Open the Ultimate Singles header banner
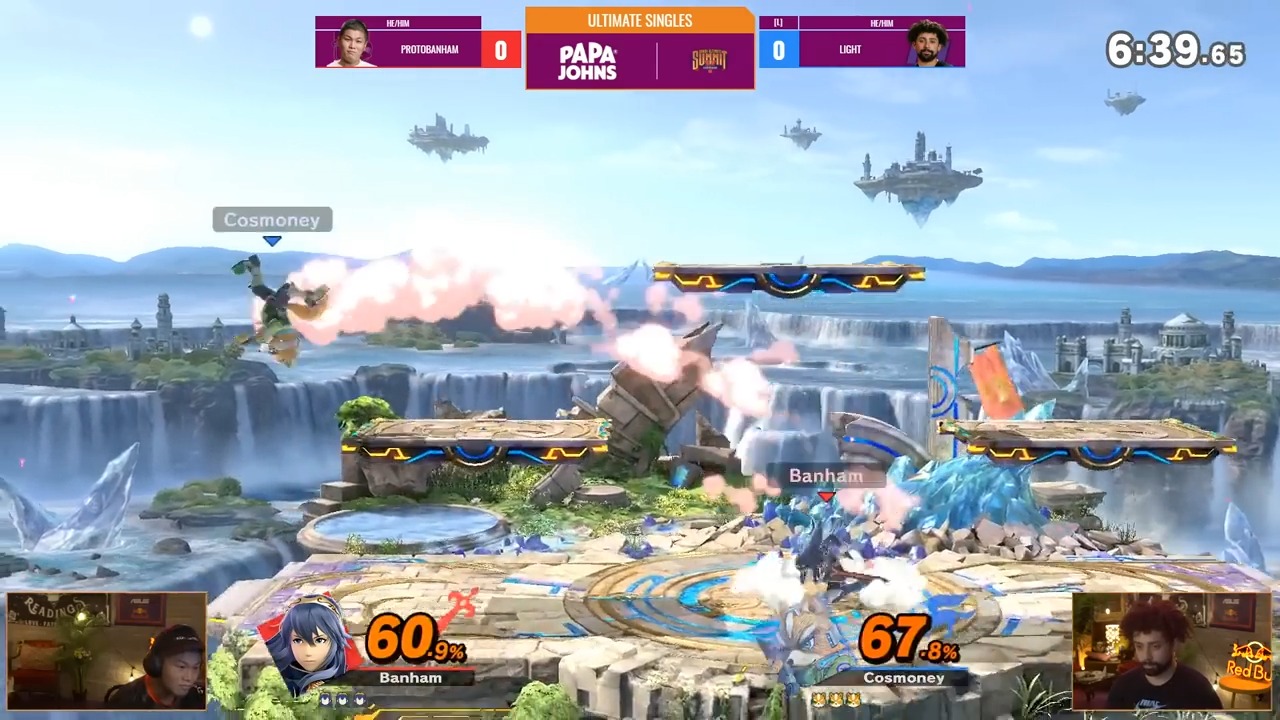Viewport: 1280px width, 720px height. tap(639, 20)
